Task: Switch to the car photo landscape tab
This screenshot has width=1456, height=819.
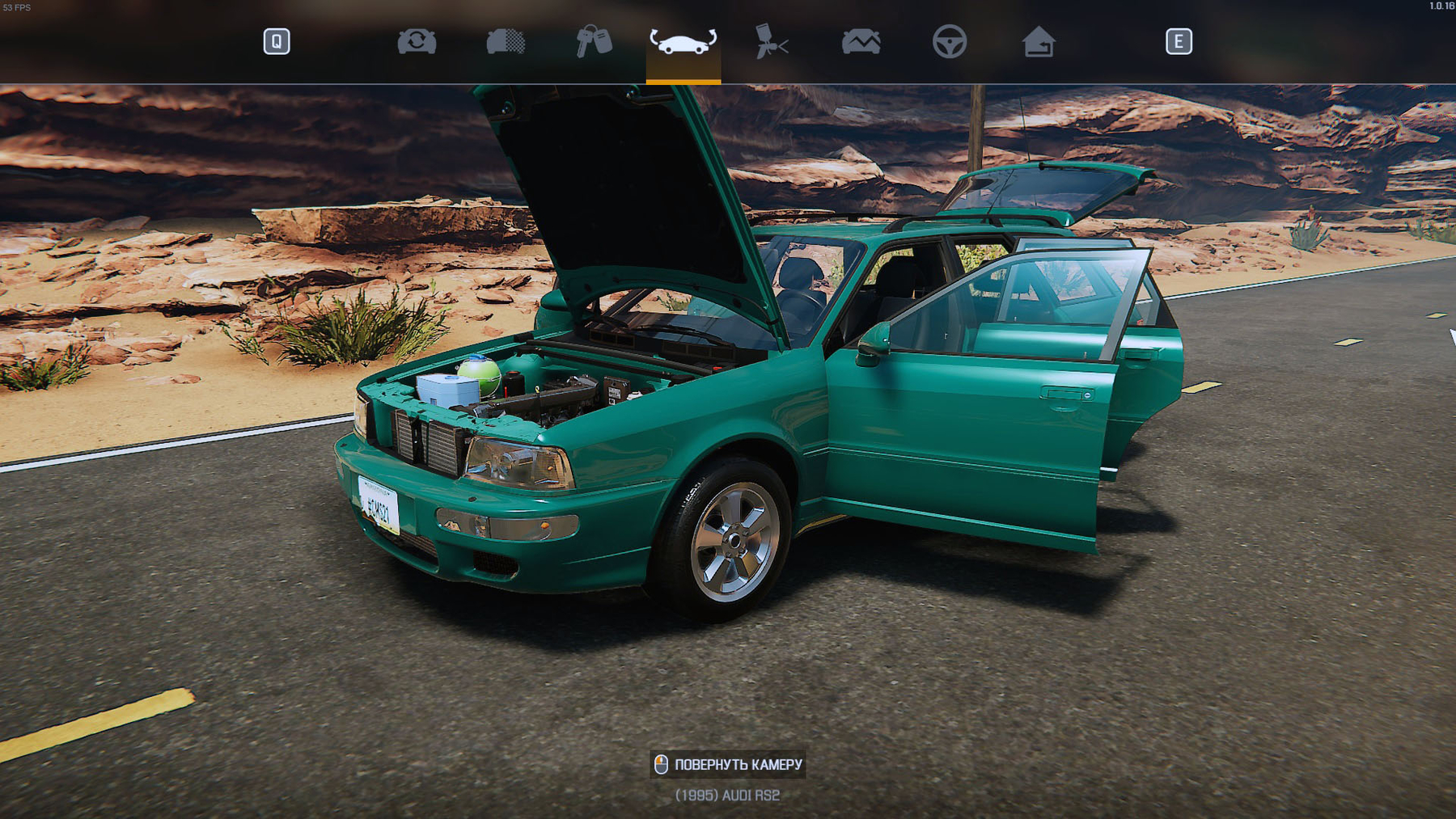Action: pyautogui.click(x=861, y=41)
